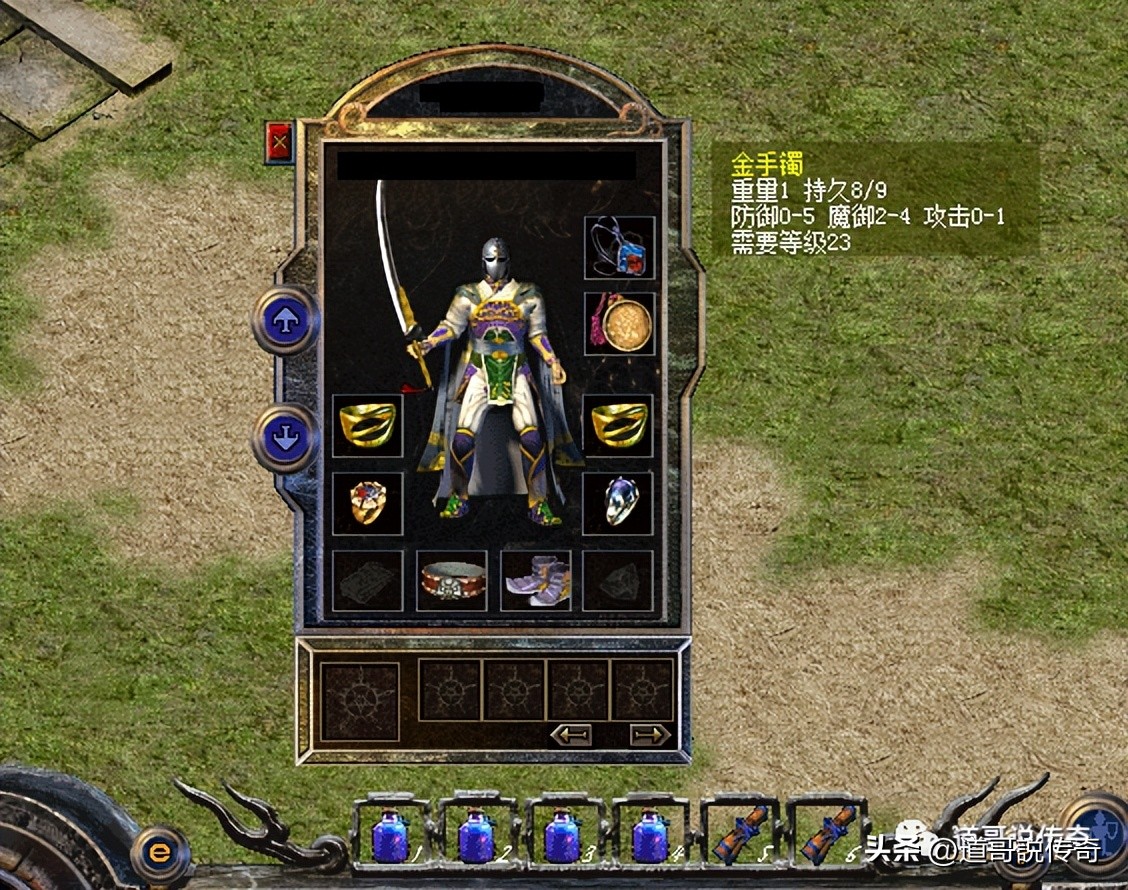Use the blue potion in hotbar slot 1
The width and height of the screenshot is (1128, 890).
tap(389, 835)
